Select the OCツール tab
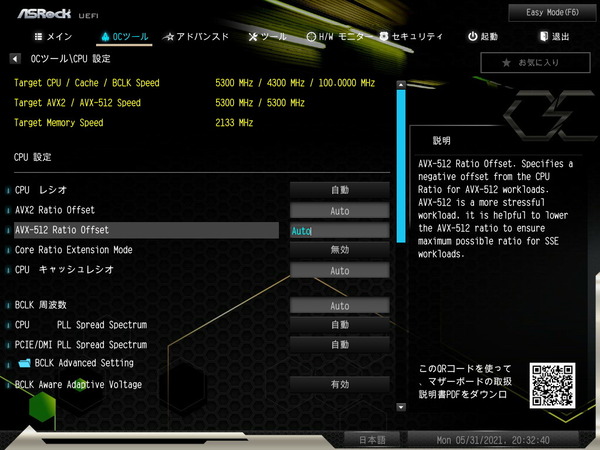Viewport: 600px width, 450px height. coord(125,37)
